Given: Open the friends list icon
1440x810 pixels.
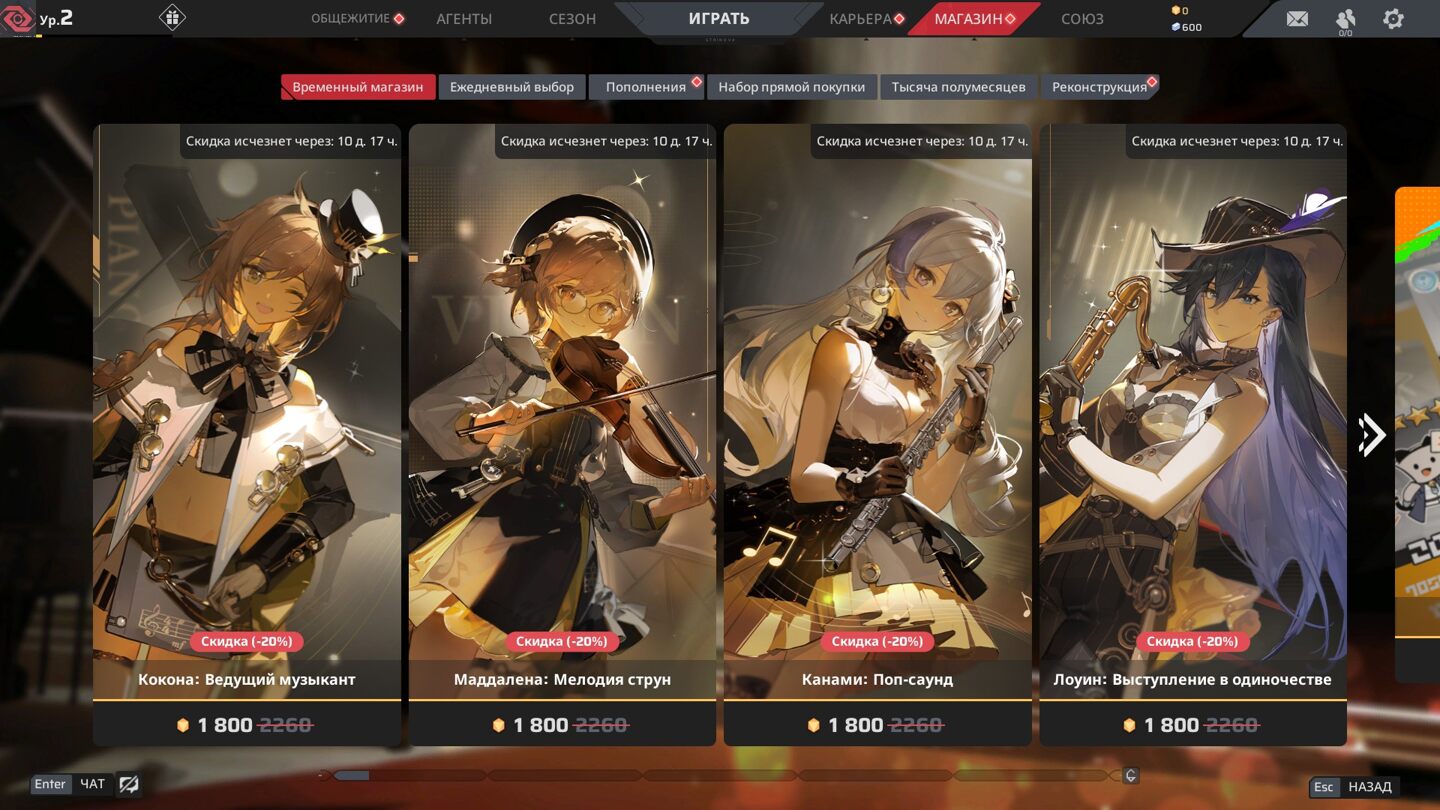Looking at the screenshot, I should coord(1345,19).
